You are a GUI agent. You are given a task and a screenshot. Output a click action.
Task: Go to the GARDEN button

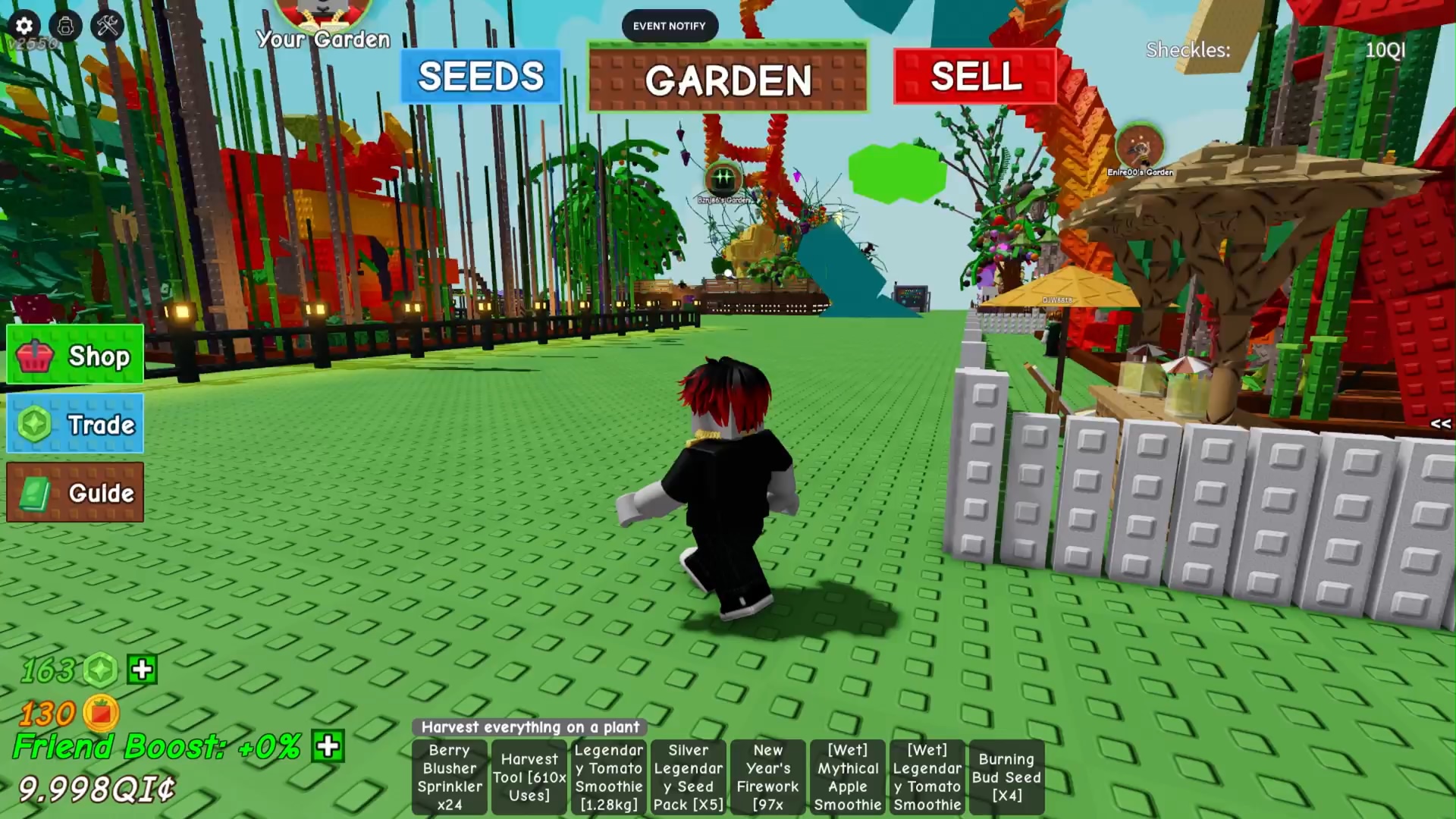coord(727,78)
